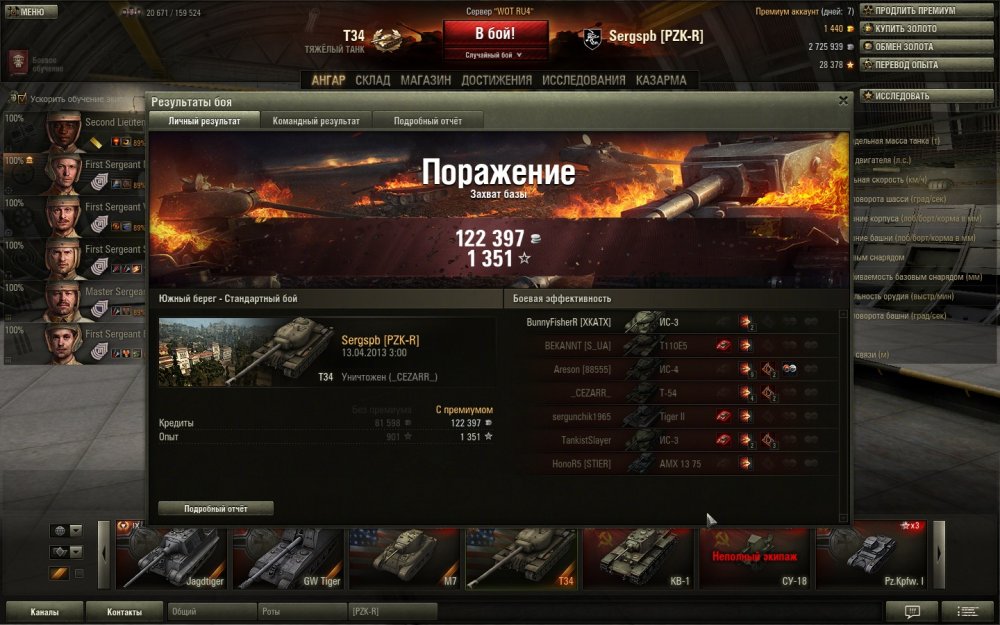
Task: Pick the КВ-1 tank from carousel
Action: pos(639,555)
